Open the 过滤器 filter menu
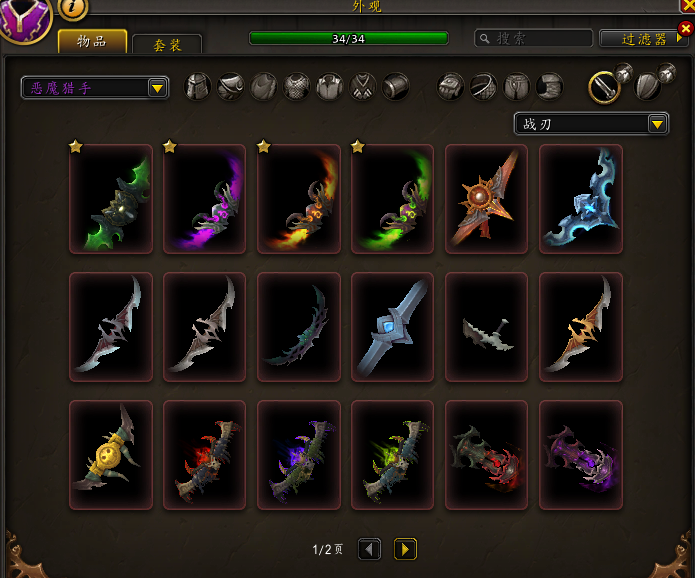This screenshot has width=695, height=578. click(x=641, y=39)
